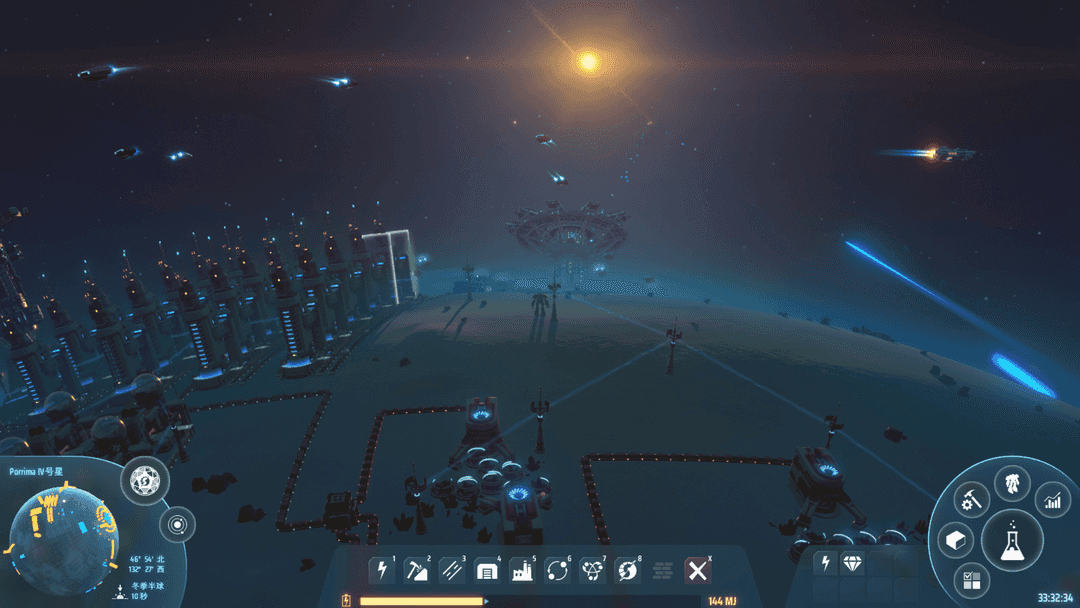This screenshot has height=608, width=1080.
Task: Open the storage build category (warehouse icon)
Action: click(487, 571)
